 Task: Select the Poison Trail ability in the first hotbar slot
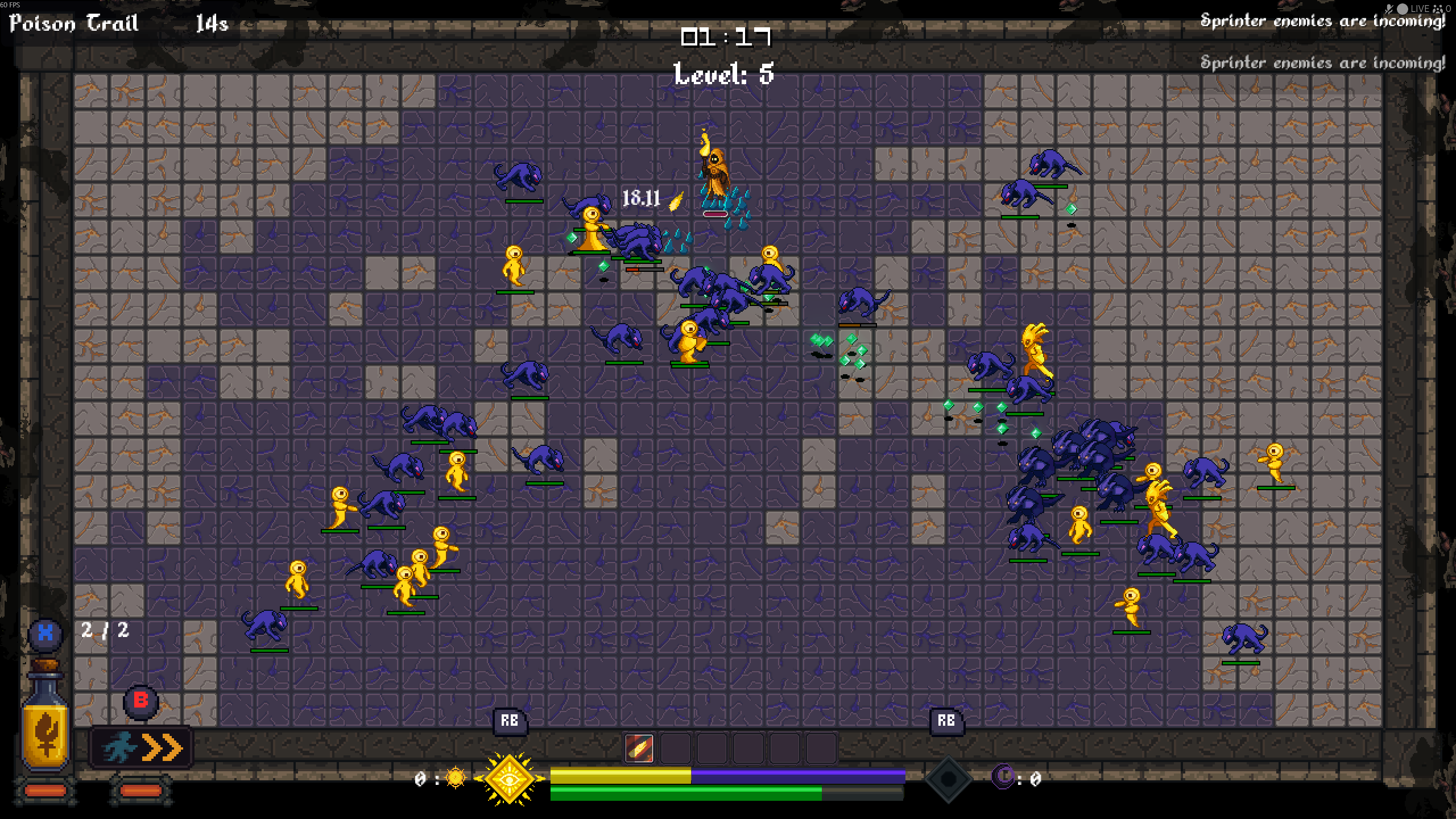(638, 749)
